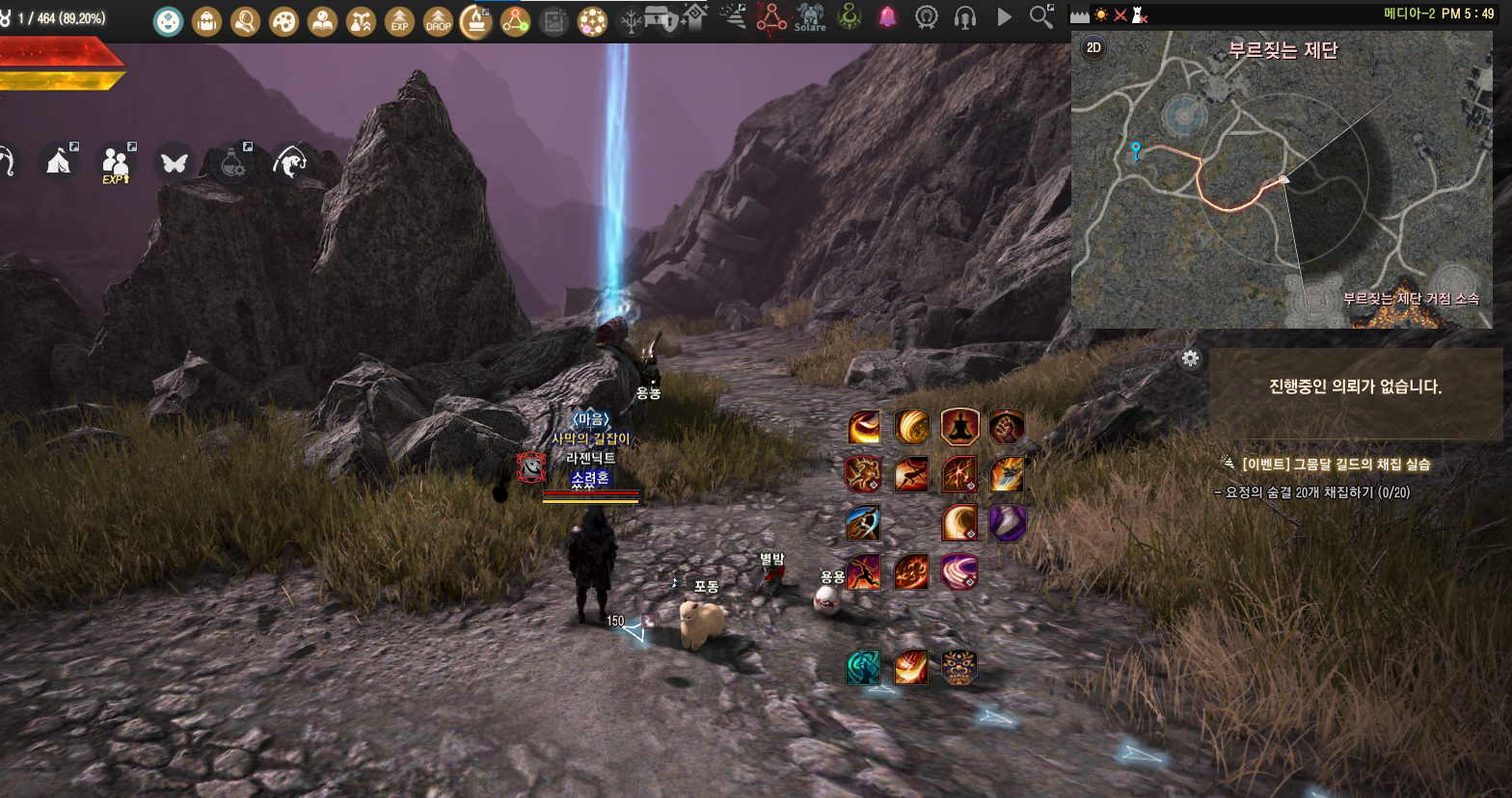This screenshot has width=1512, height=798.
Task: Activate the purple boot skill icon
Action: pos(1007,522)
